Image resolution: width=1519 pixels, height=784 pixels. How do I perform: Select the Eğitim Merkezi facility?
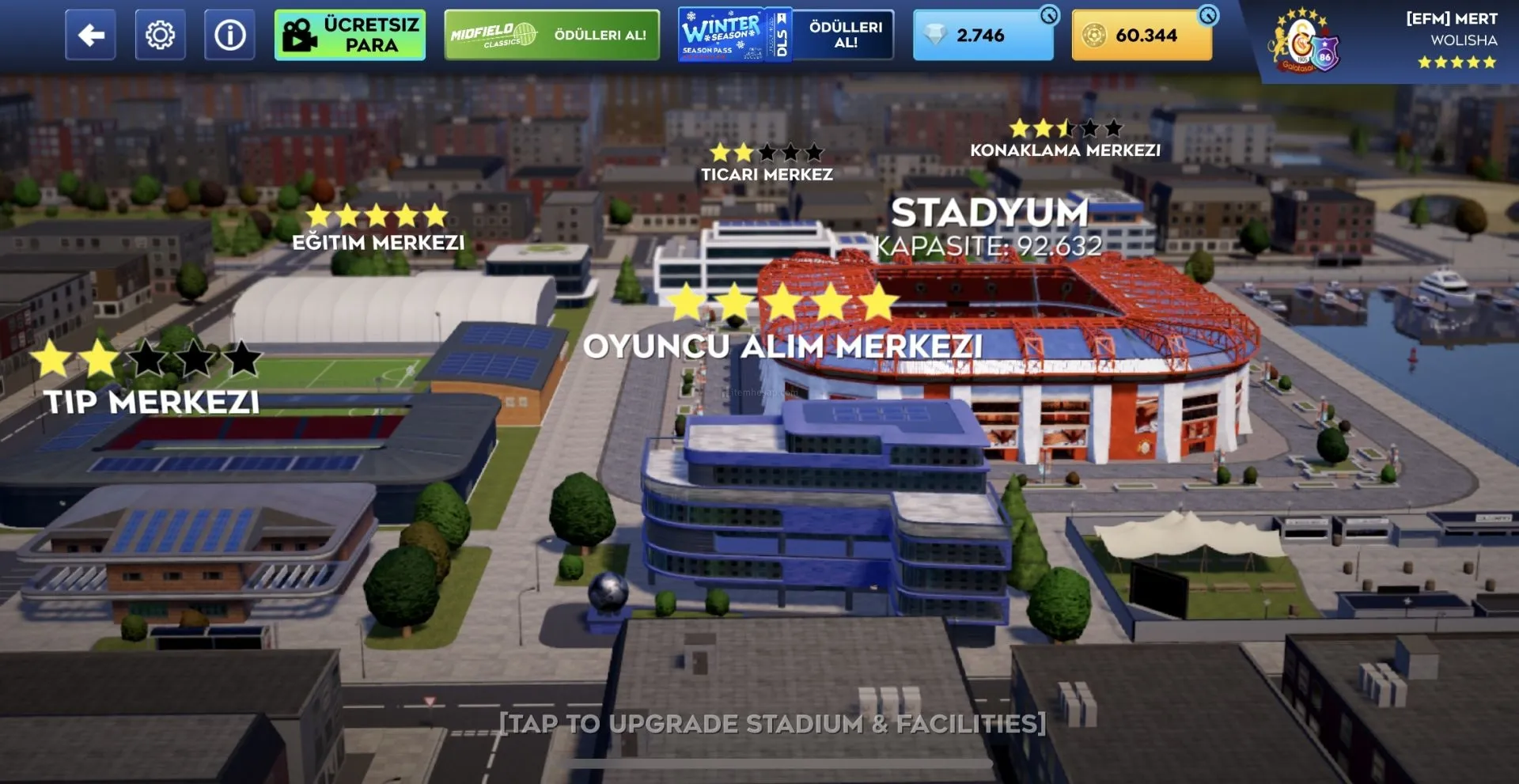(x=378, y=241)
